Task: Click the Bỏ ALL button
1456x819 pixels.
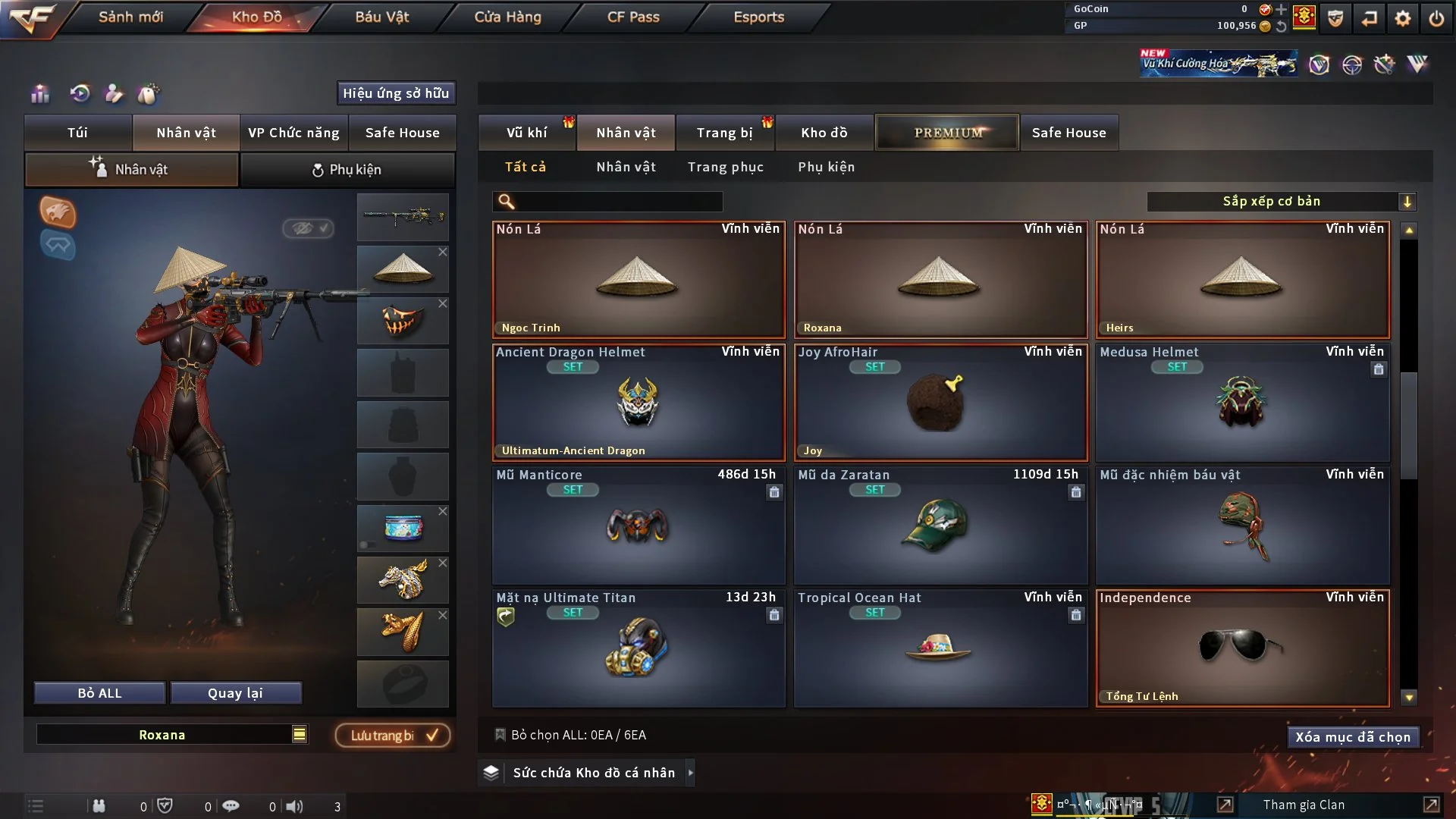Action: (x=99, y=693)
